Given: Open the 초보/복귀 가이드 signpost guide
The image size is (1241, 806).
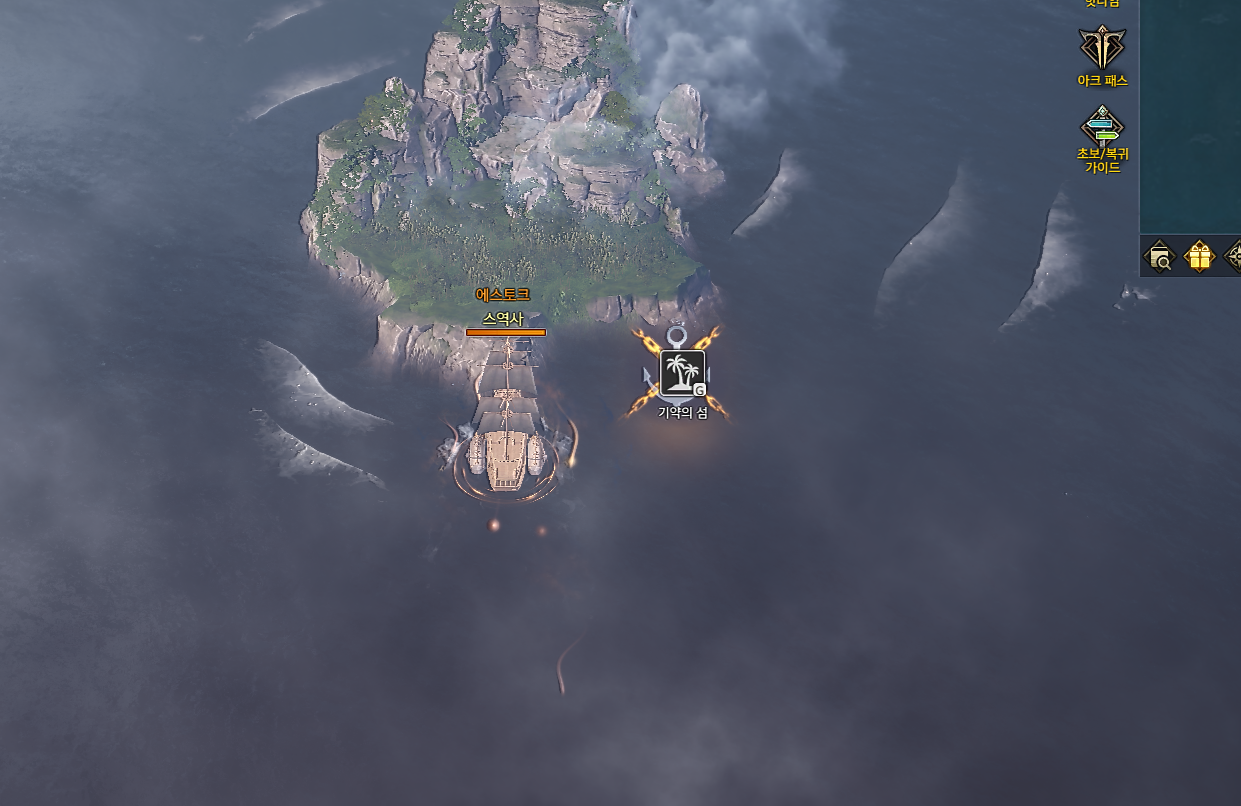Looking at the screenshot, I should (1102, 128).
